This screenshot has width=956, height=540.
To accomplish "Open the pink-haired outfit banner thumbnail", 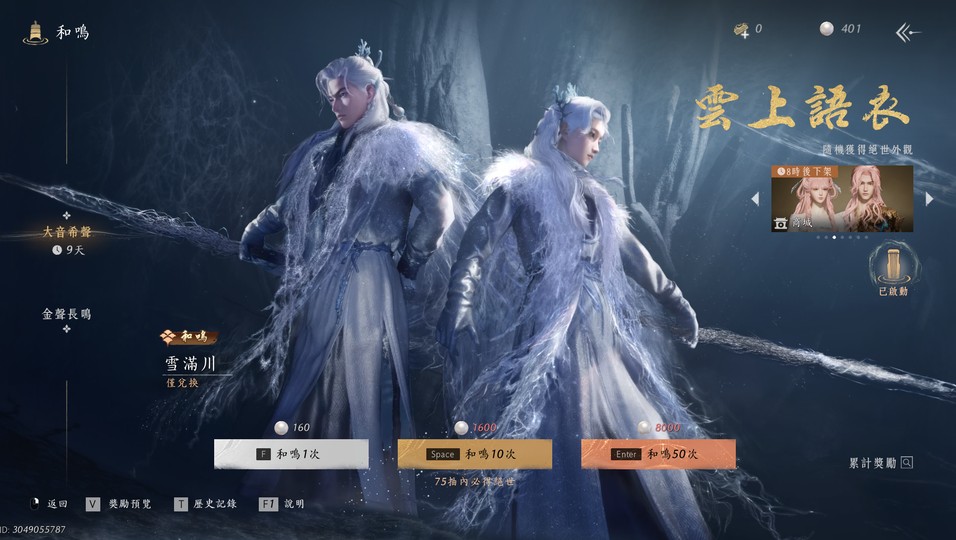I will (x=842, y=198).
